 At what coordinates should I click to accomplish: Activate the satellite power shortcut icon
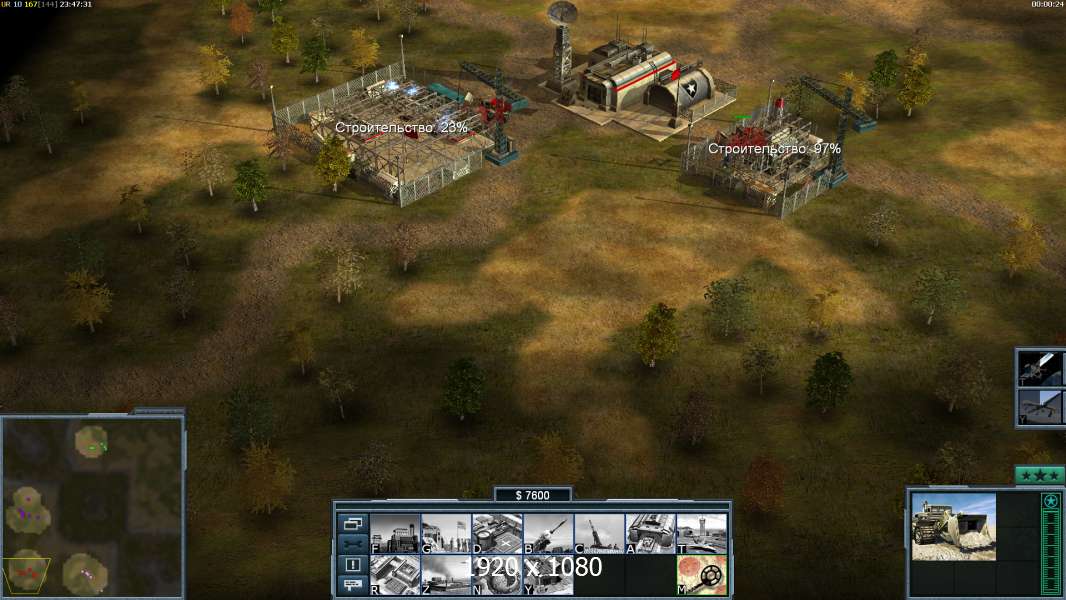(1041, 369)
